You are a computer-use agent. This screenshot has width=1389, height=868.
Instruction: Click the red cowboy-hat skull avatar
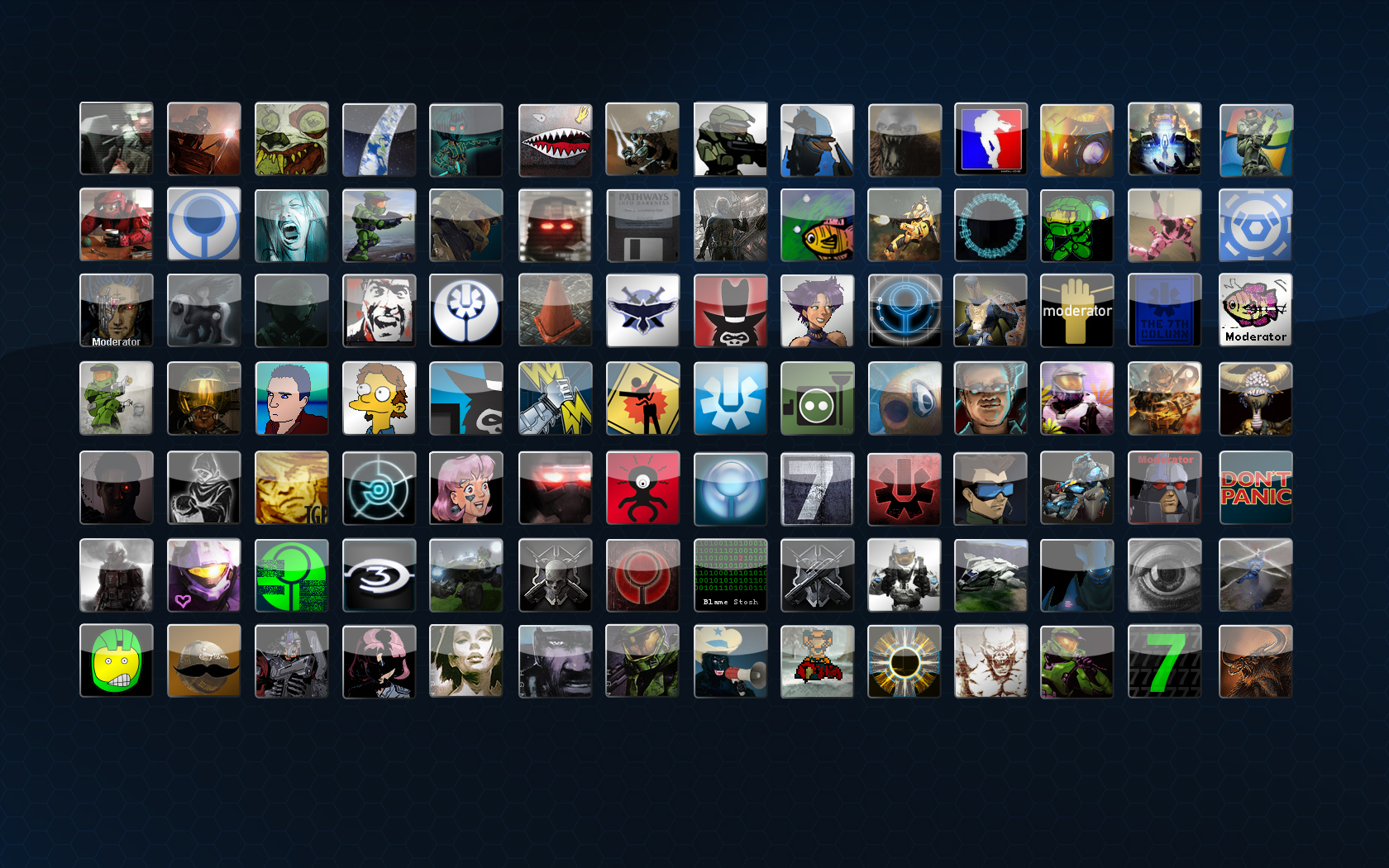click(x=730, y=311)
